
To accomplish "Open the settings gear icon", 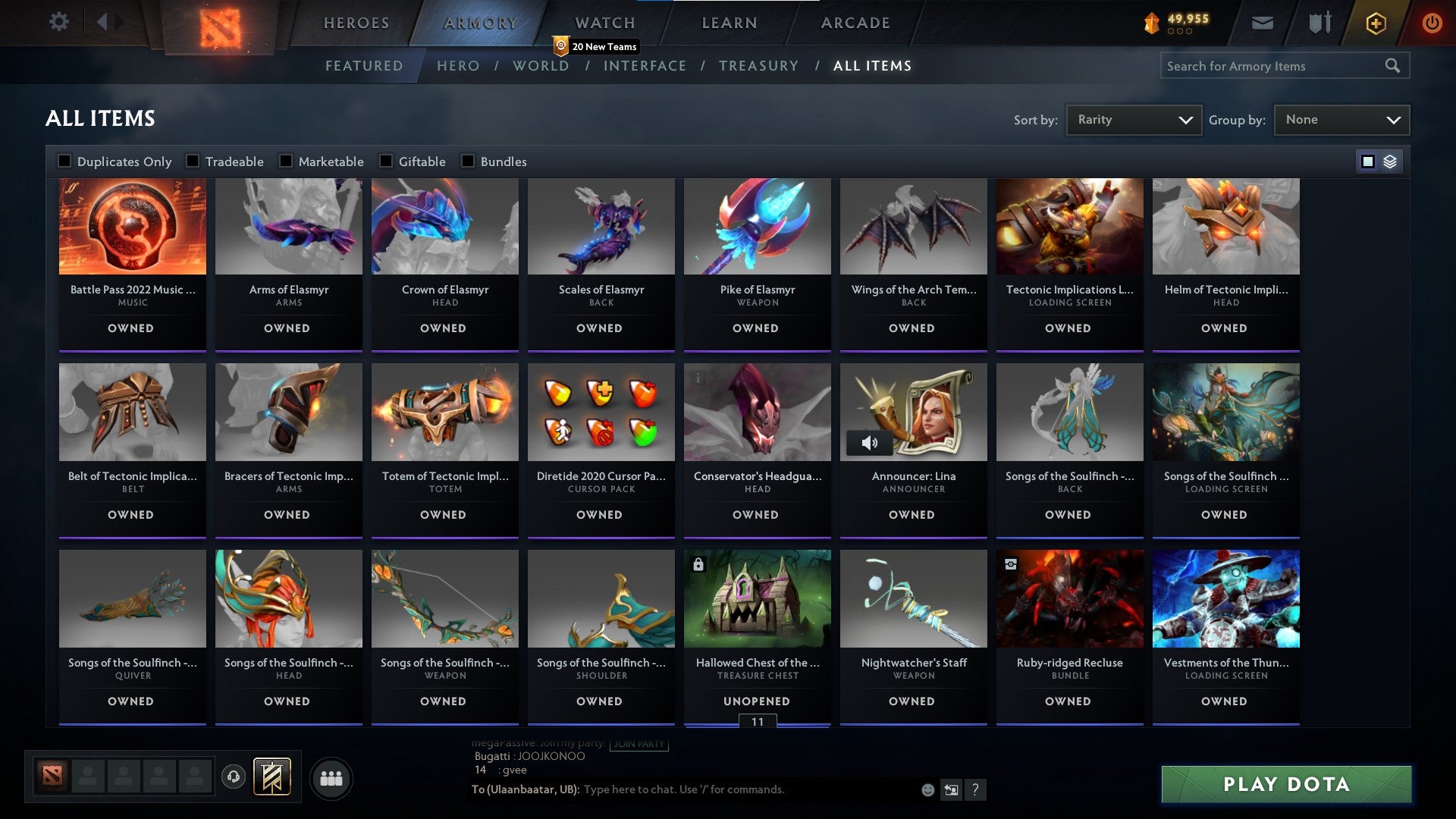I will click(x=58, y=22).
